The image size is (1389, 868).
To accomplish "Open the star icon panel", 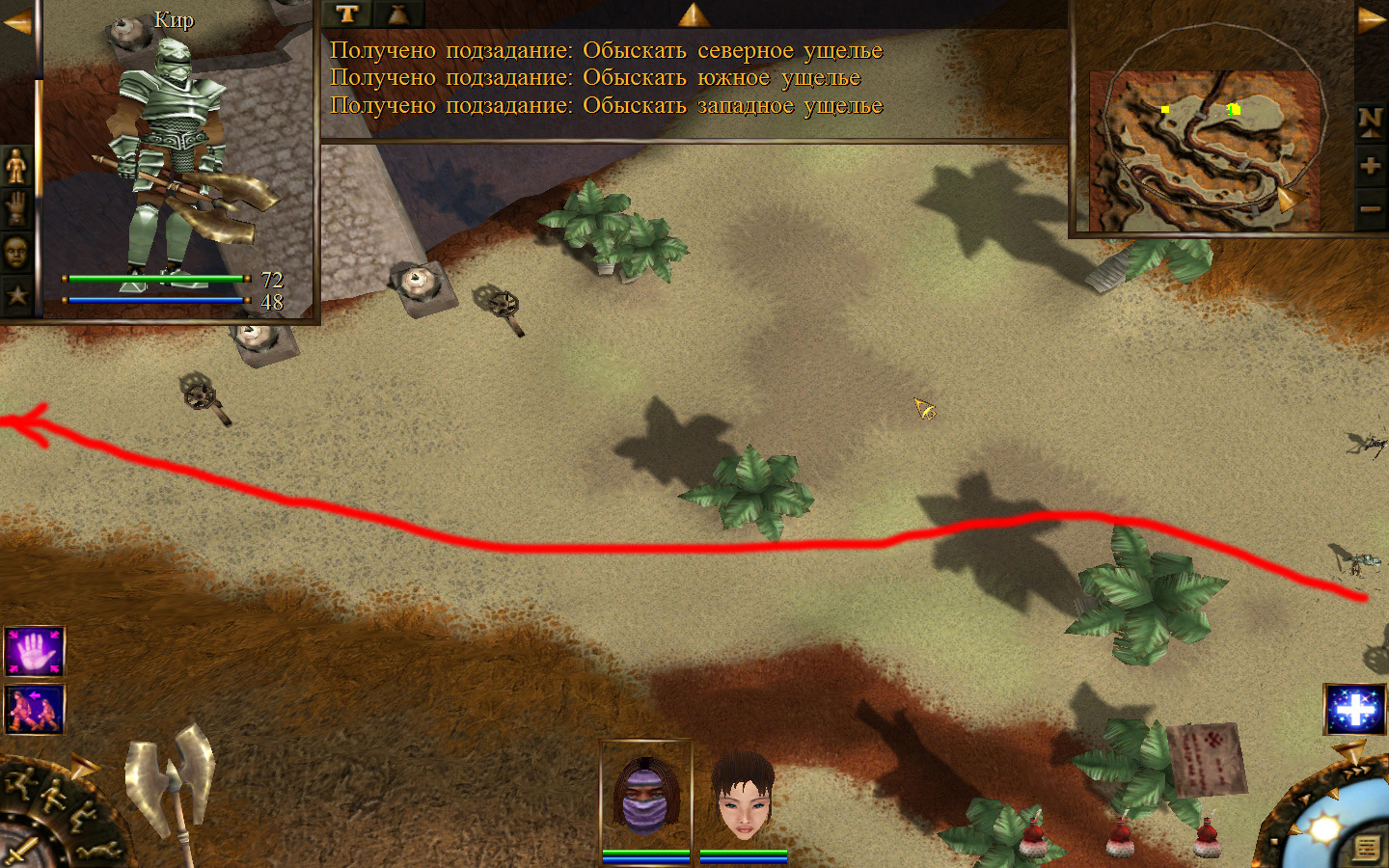I will point(16,294).
